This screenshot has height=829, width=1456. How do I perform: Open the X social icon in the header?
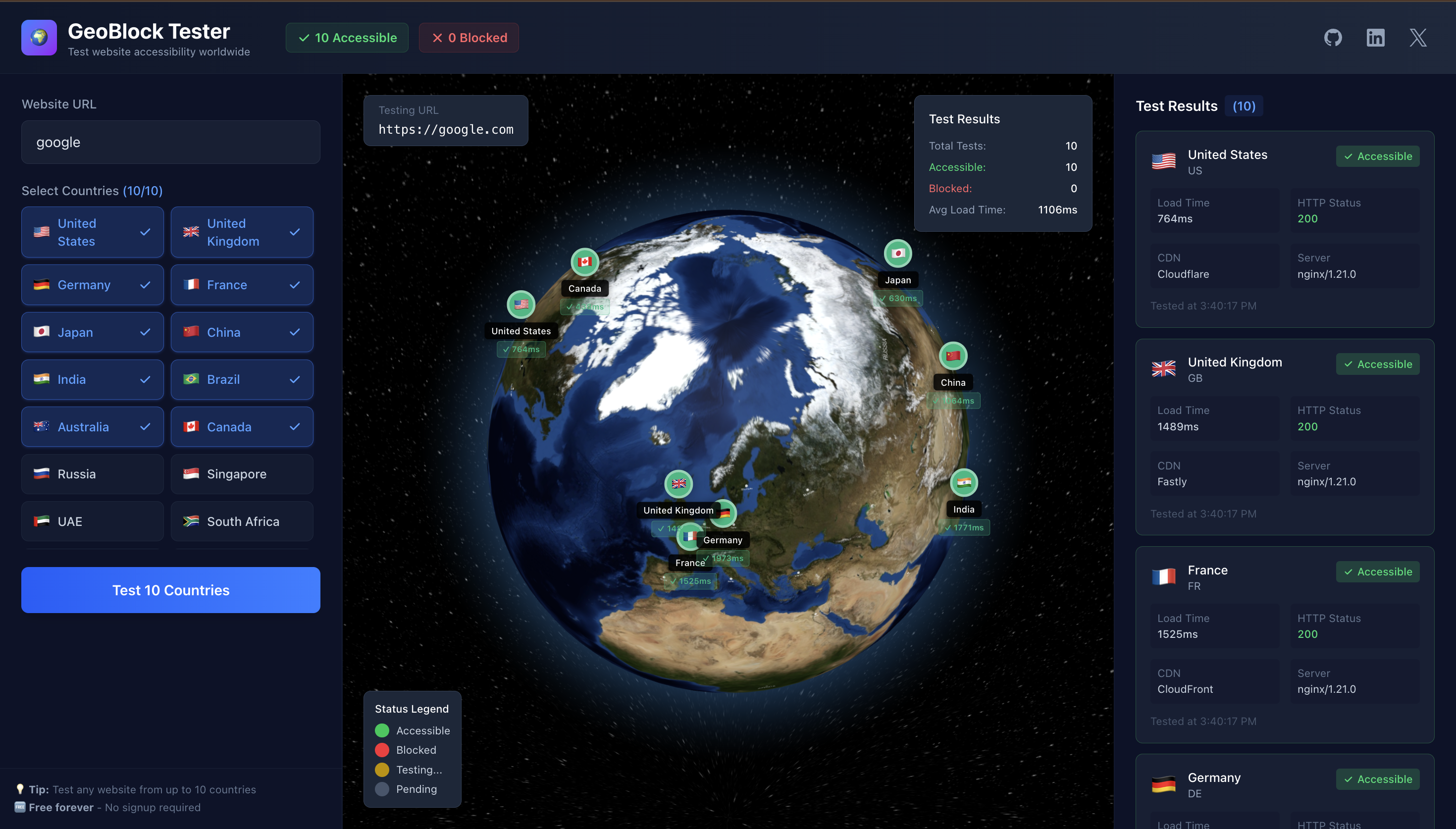[1417, 38]
